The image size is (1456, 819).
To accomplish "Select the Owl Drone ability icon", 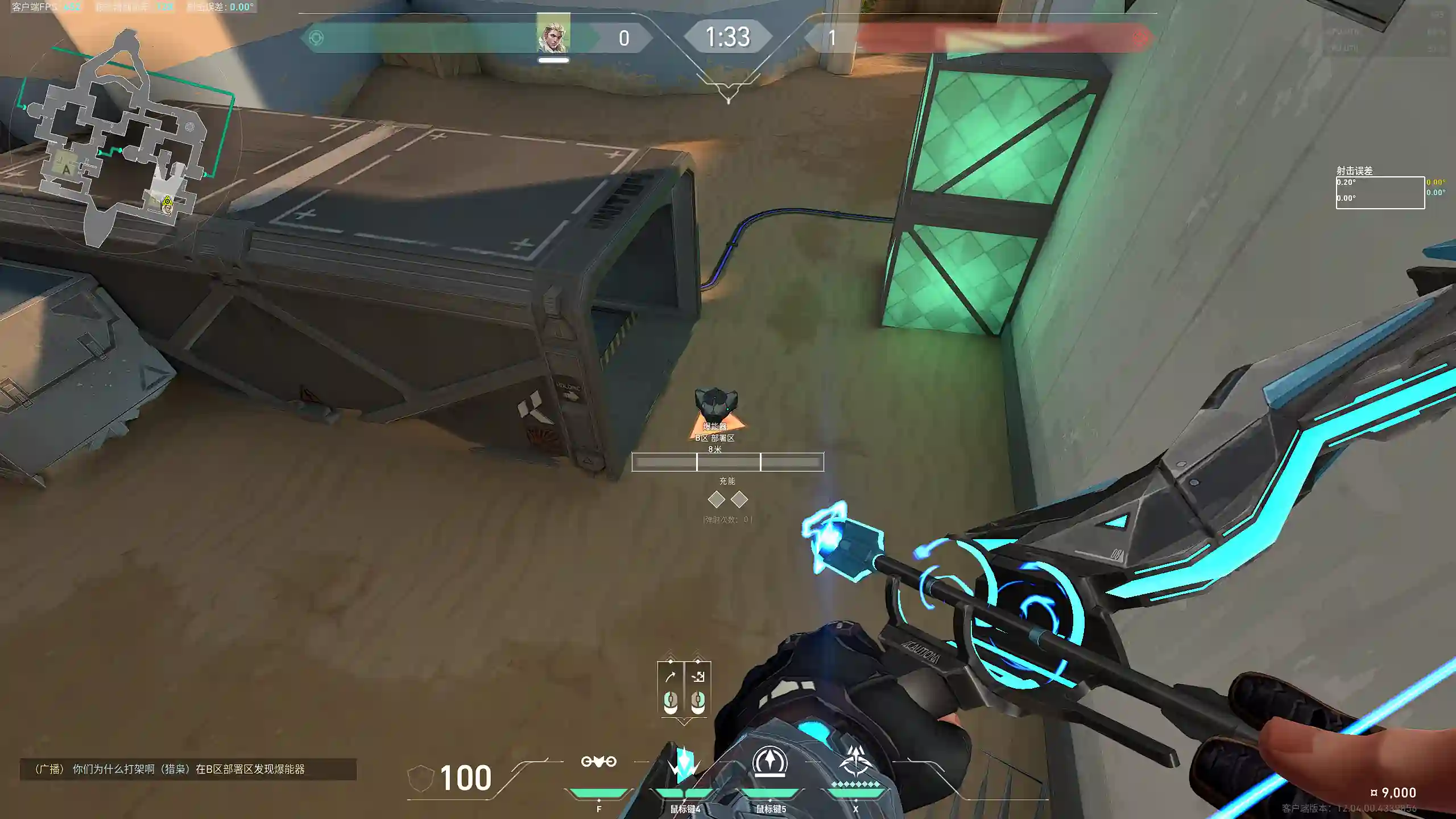I will [x=598, y=762].
